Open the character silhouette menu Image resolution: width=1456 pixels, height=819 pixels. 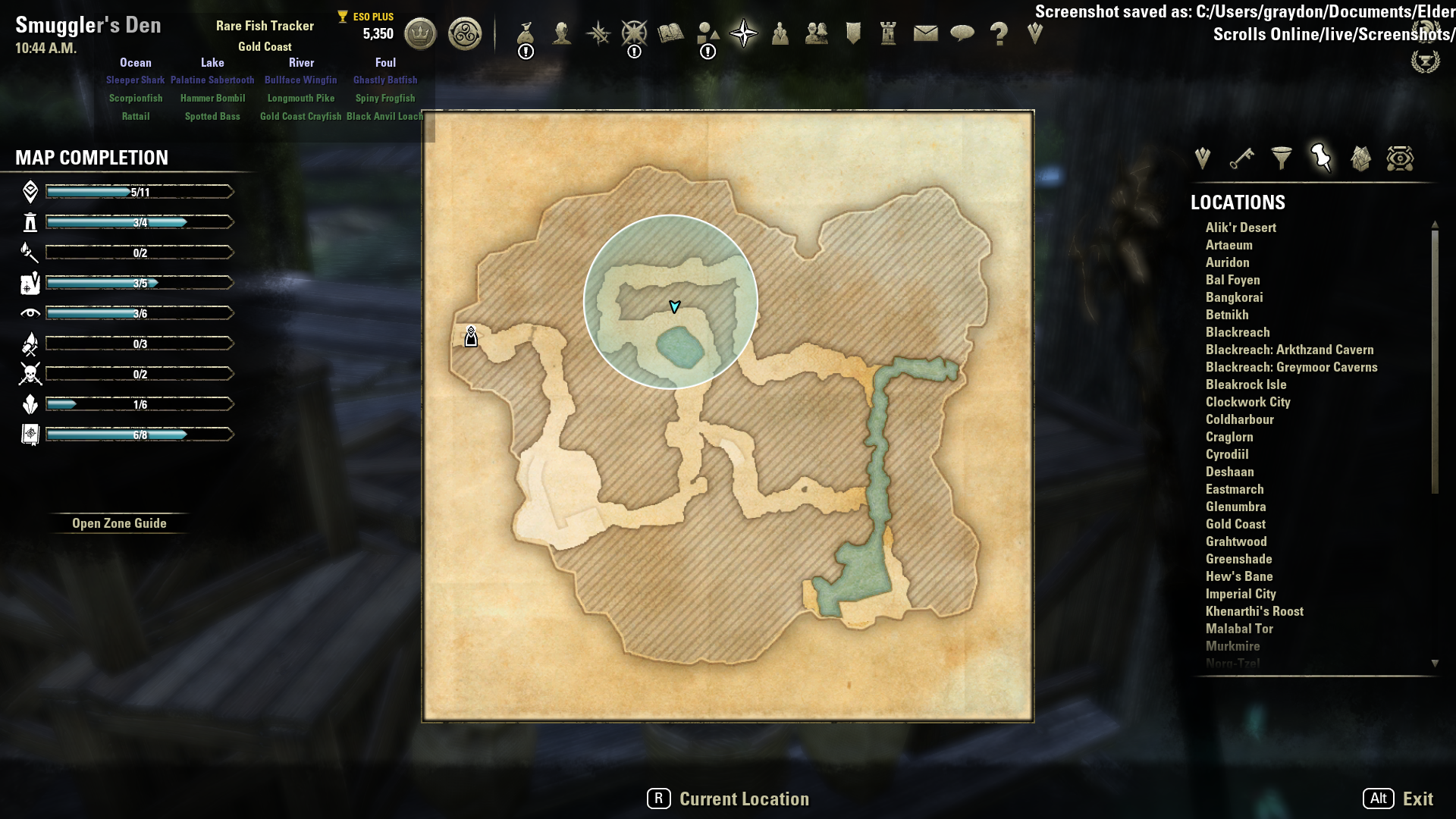click(562, 34)
